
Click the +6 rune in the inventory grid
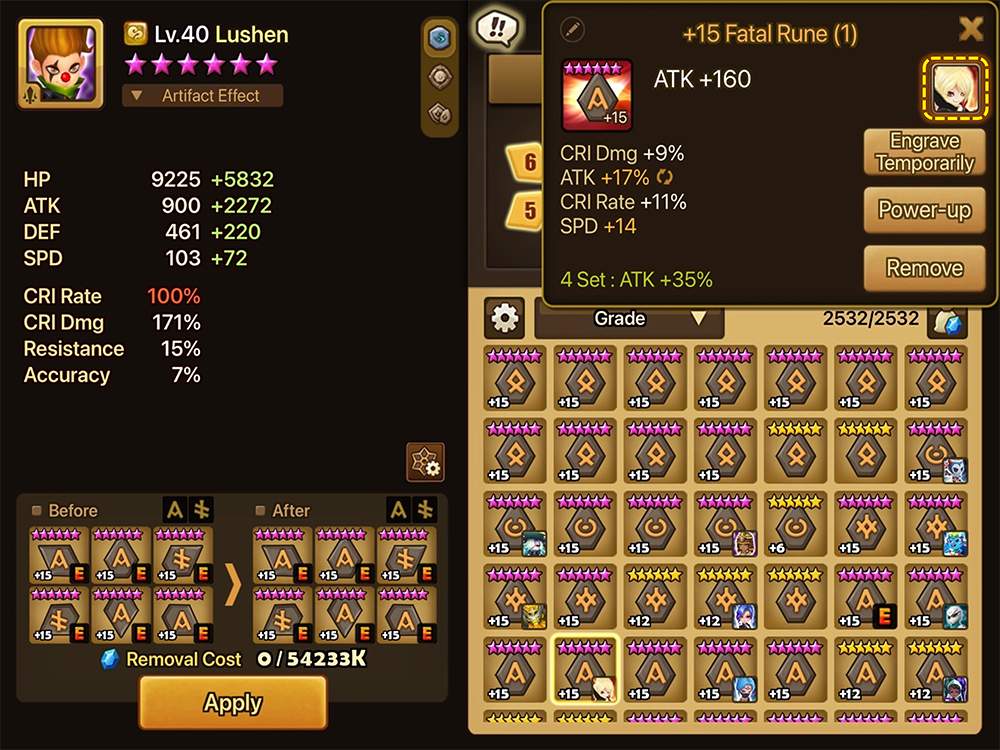(x=796, y=524)
